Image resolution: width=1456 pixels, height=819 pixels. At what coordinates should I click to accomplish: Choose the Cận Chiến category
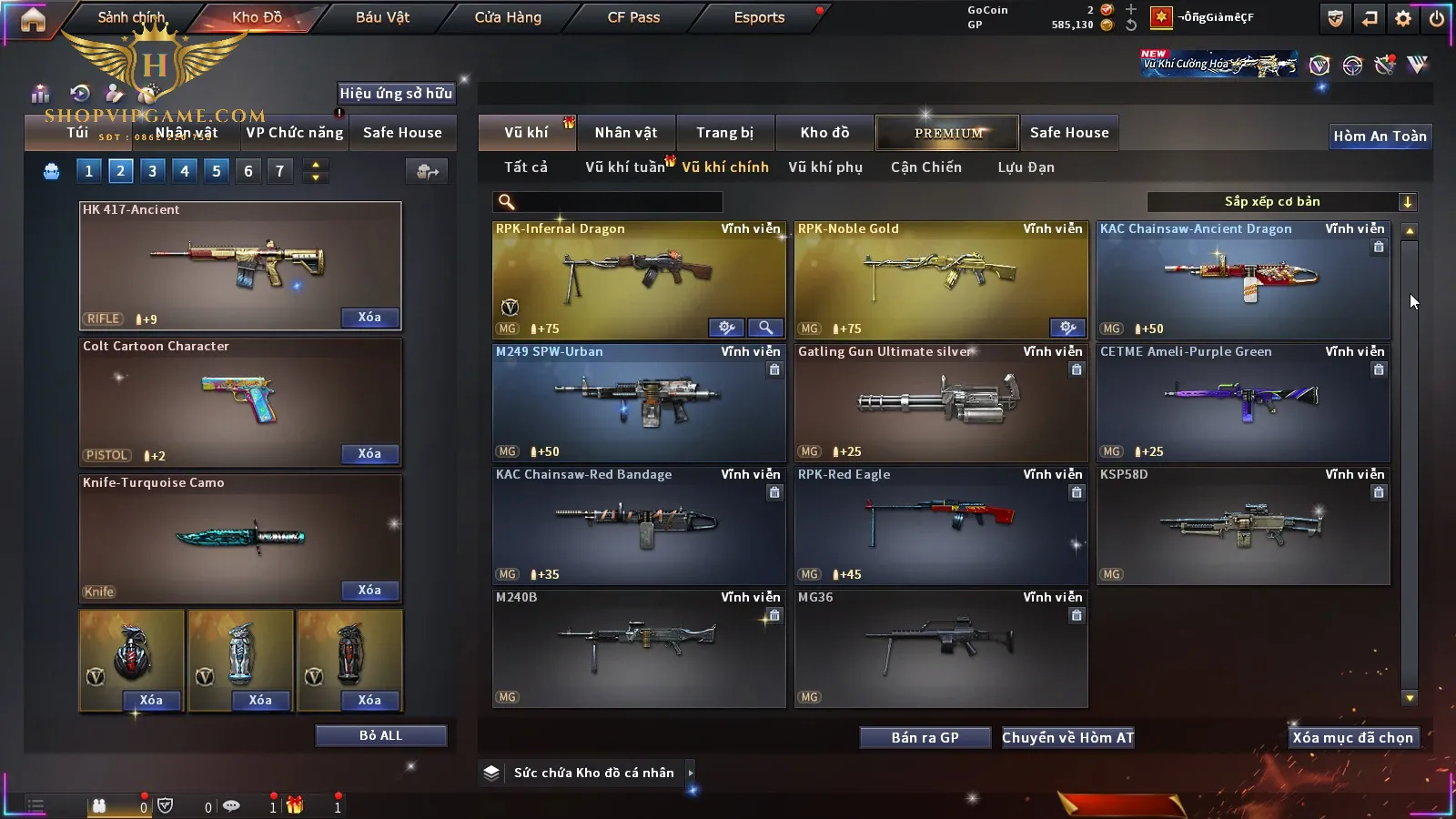925,167
